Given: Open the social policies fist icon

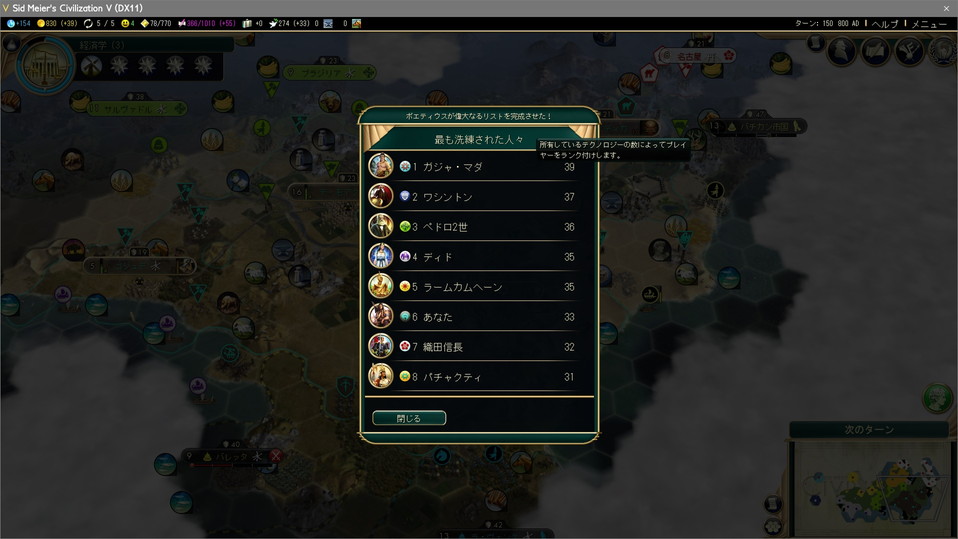Looking at the screenshot, I should click(907, 51).
